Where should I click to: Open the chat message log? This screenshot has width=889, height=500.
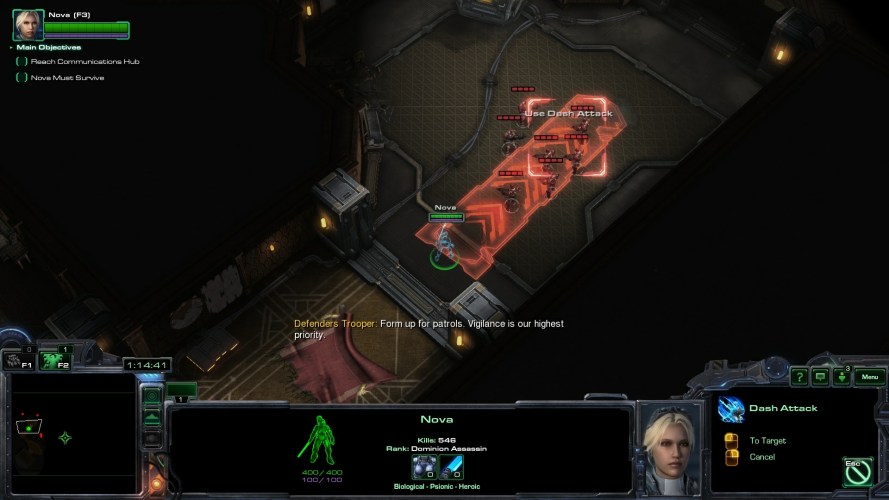tap(820, 377)
